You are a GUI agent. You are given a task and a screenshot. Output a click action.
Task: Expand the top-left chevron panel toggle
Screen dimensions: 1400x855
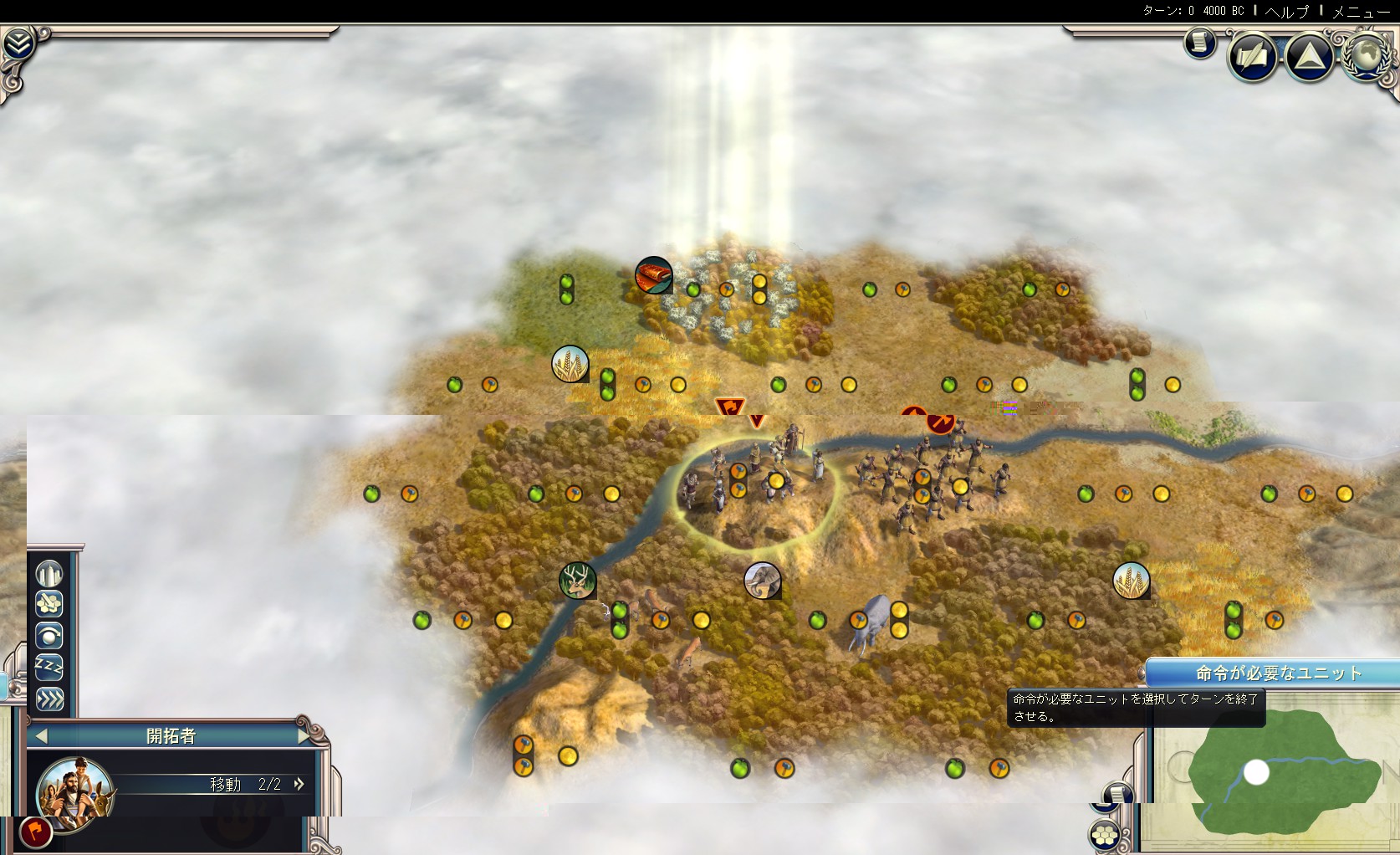18,44
